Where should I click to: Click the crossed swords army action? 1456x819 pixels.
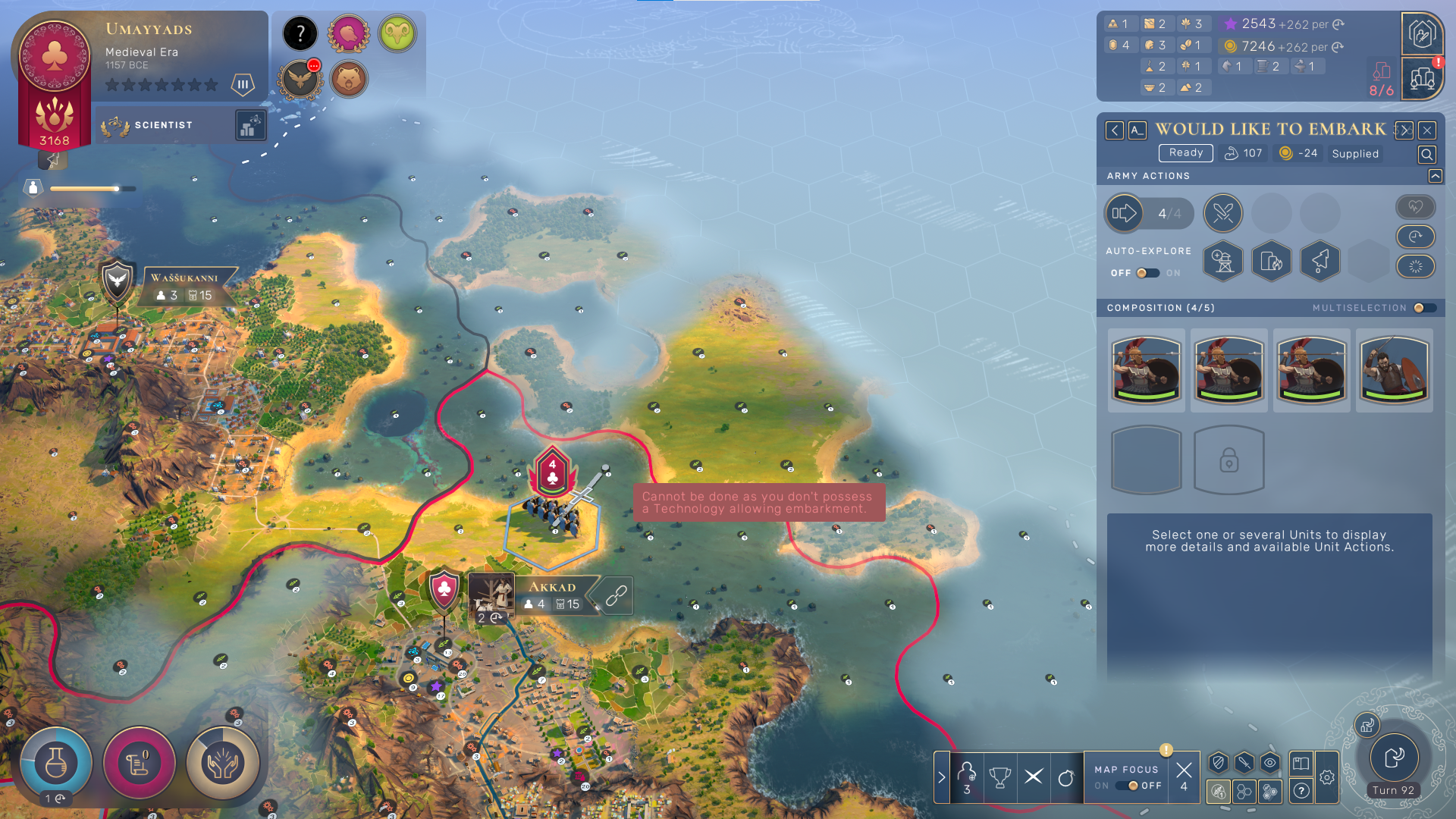tap(1222, 213)
